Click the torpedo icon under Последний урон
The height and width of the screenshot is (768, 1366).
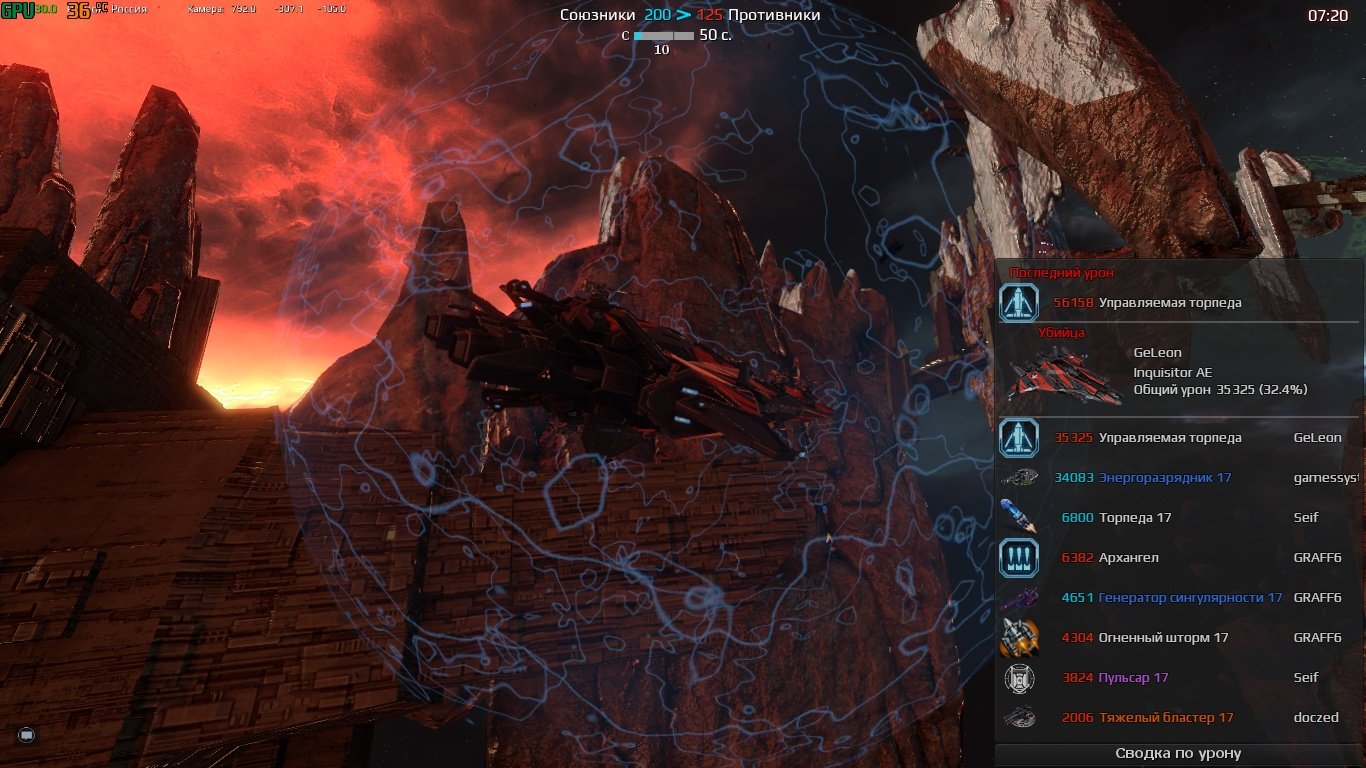tap(1019, 302)
